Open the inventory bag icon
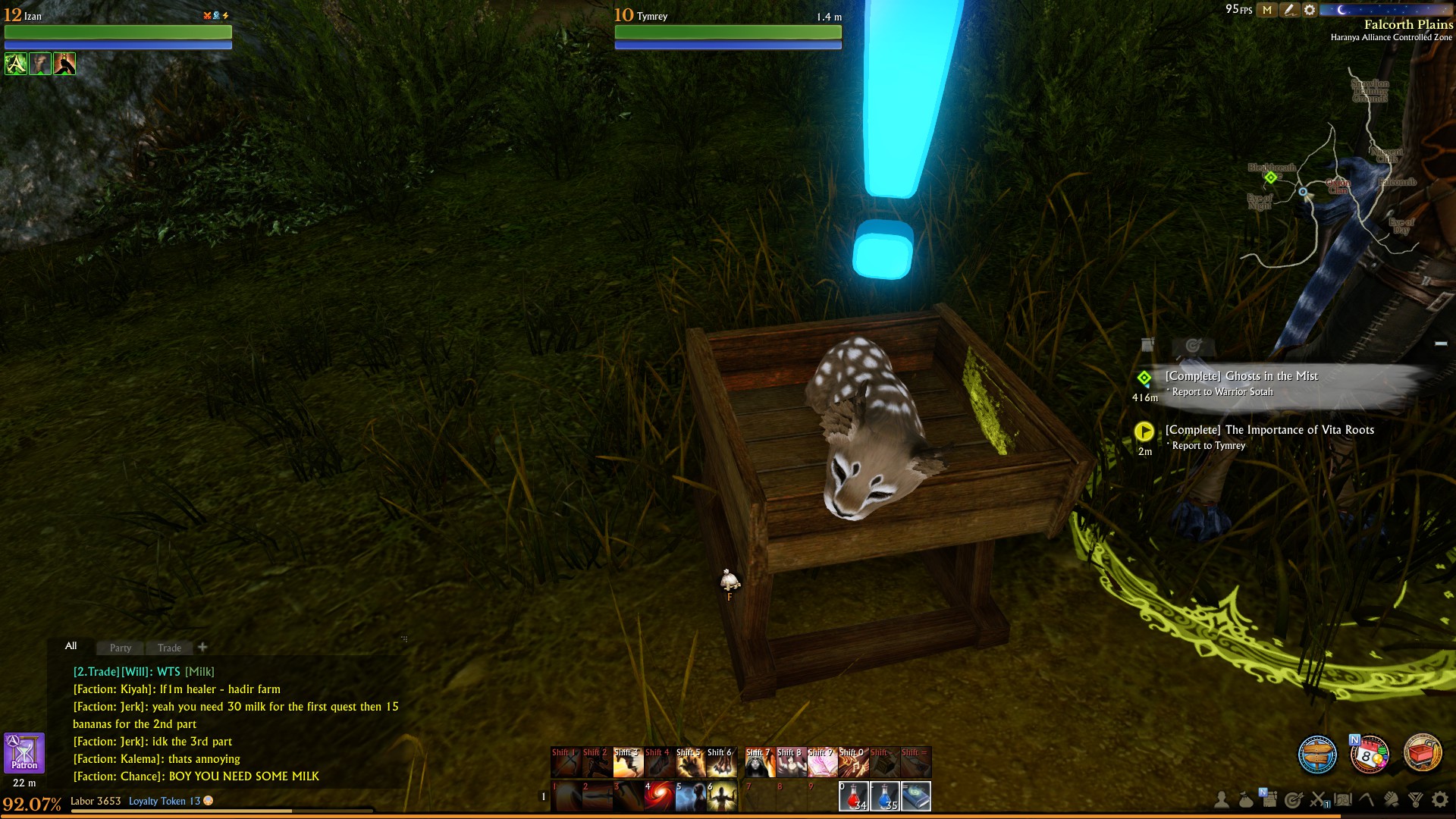1456x819 pixels. [1245, 799]
